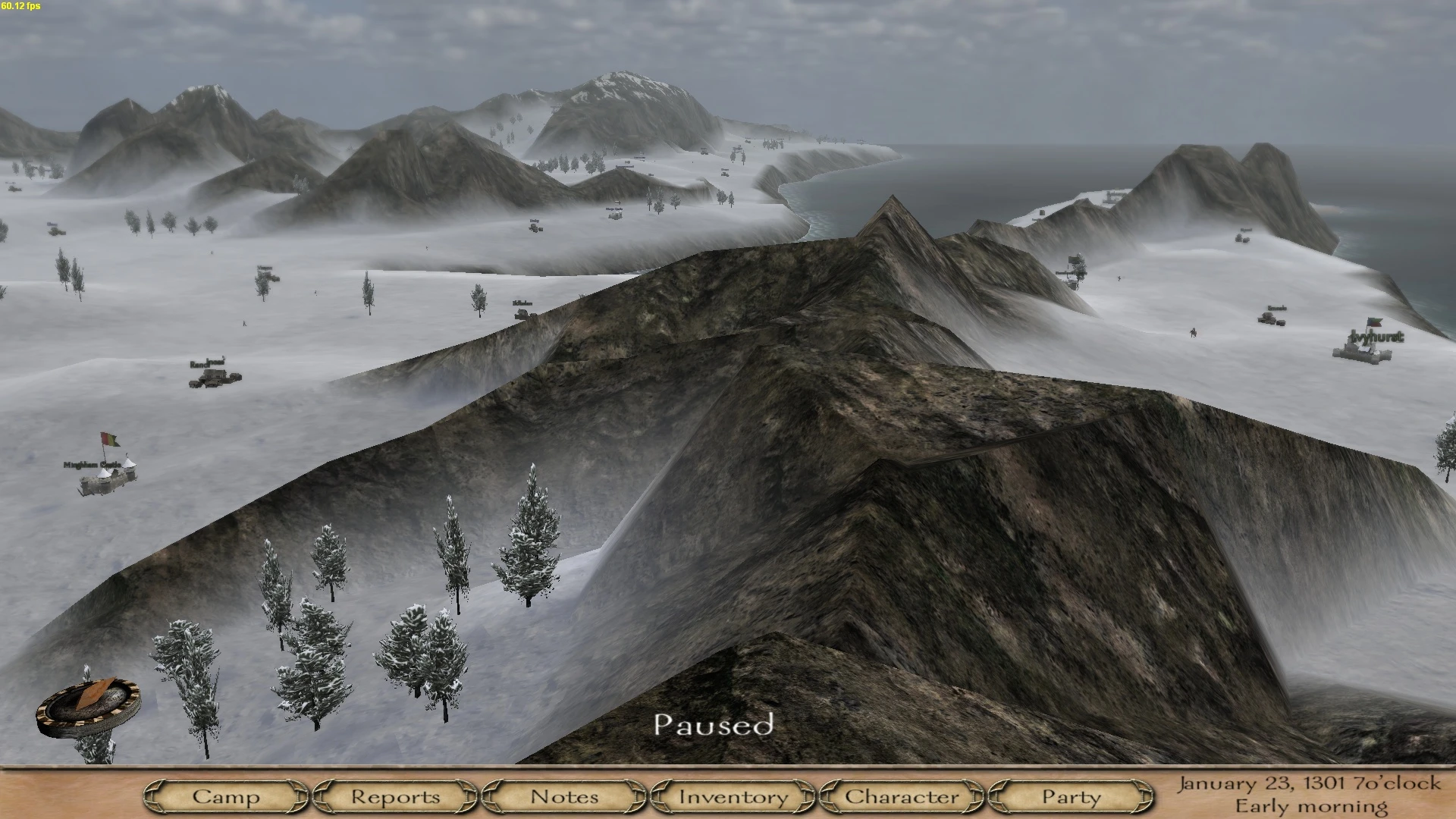The height and width of the screenshot is (819, 1456).
Task: Open the Camp menu
Action: coord(227,797)
